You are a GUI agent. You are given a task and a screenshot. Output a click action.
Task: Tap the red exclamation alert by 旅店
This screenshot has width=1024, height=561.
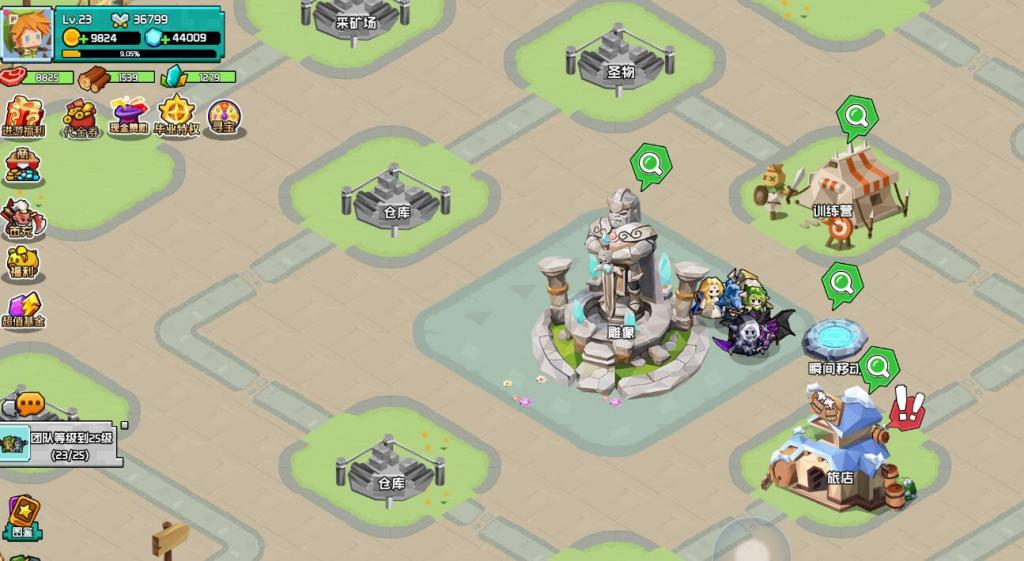907,408
